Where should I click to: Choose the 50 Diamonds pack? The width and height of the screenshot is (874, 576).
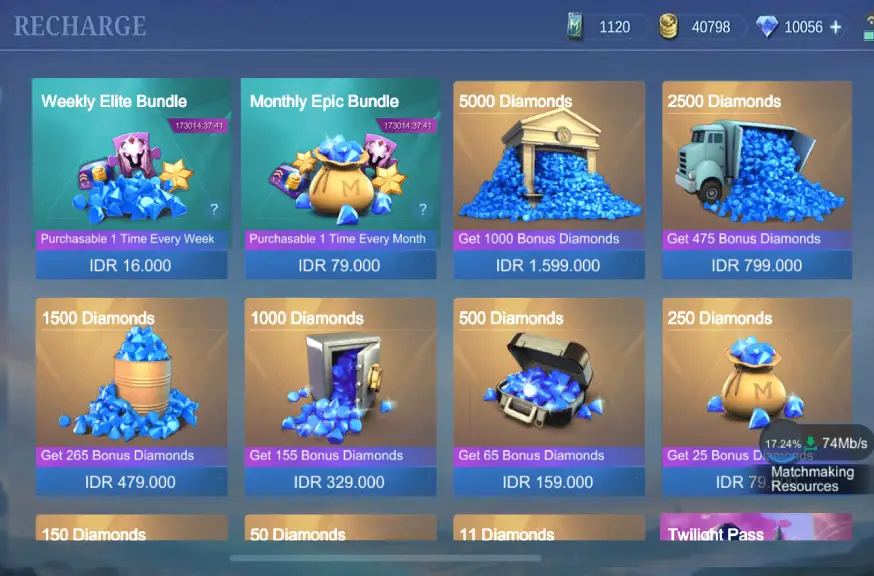coord(339,530)
